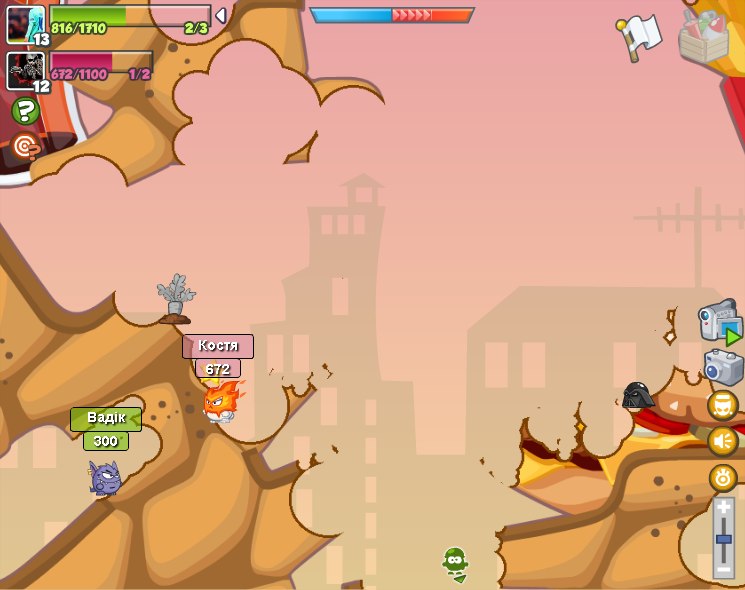Screen dimensions: 745x590
Task: Zoom out with the minus button
Action: [x=723, y=569]
